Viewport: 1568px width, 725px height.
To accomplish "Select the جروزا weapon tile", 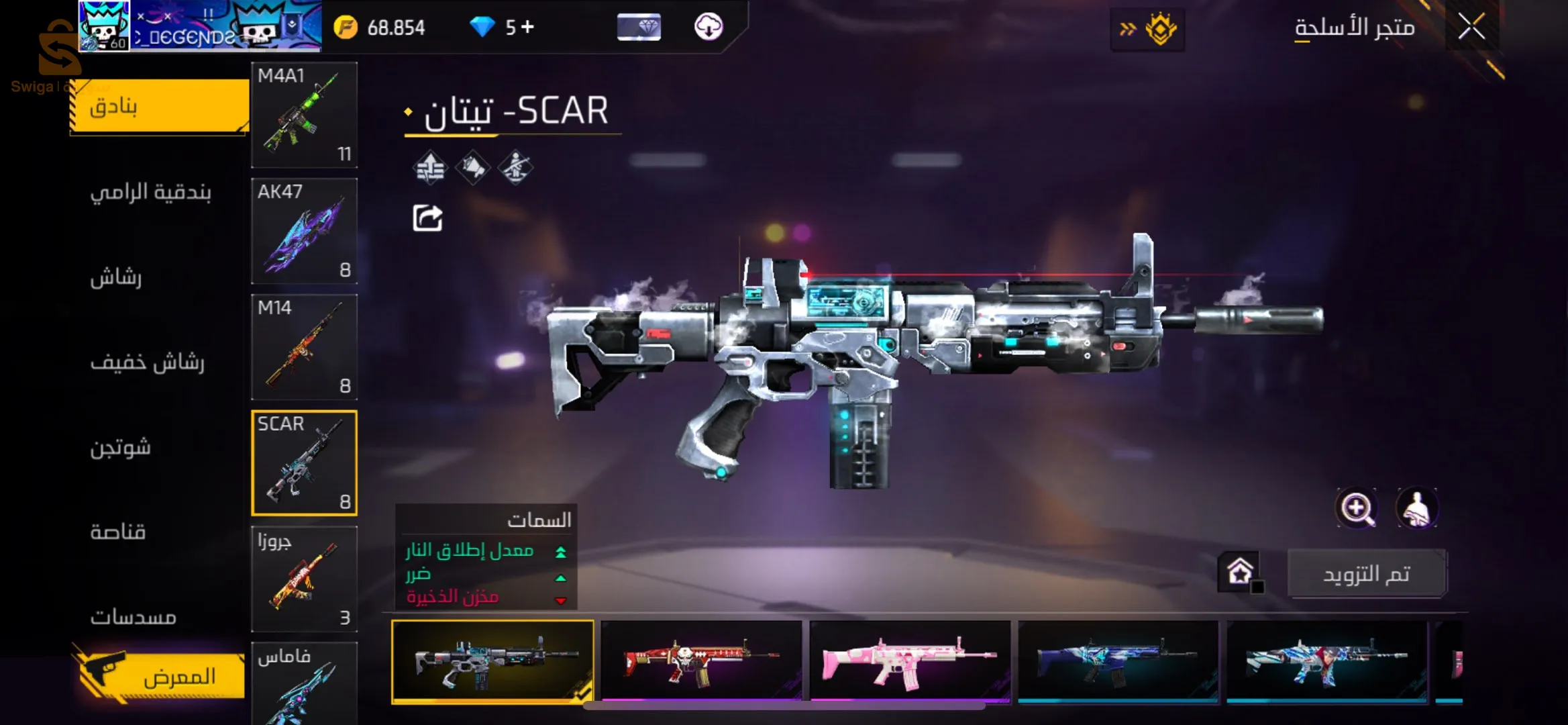I will coord(304,579).
